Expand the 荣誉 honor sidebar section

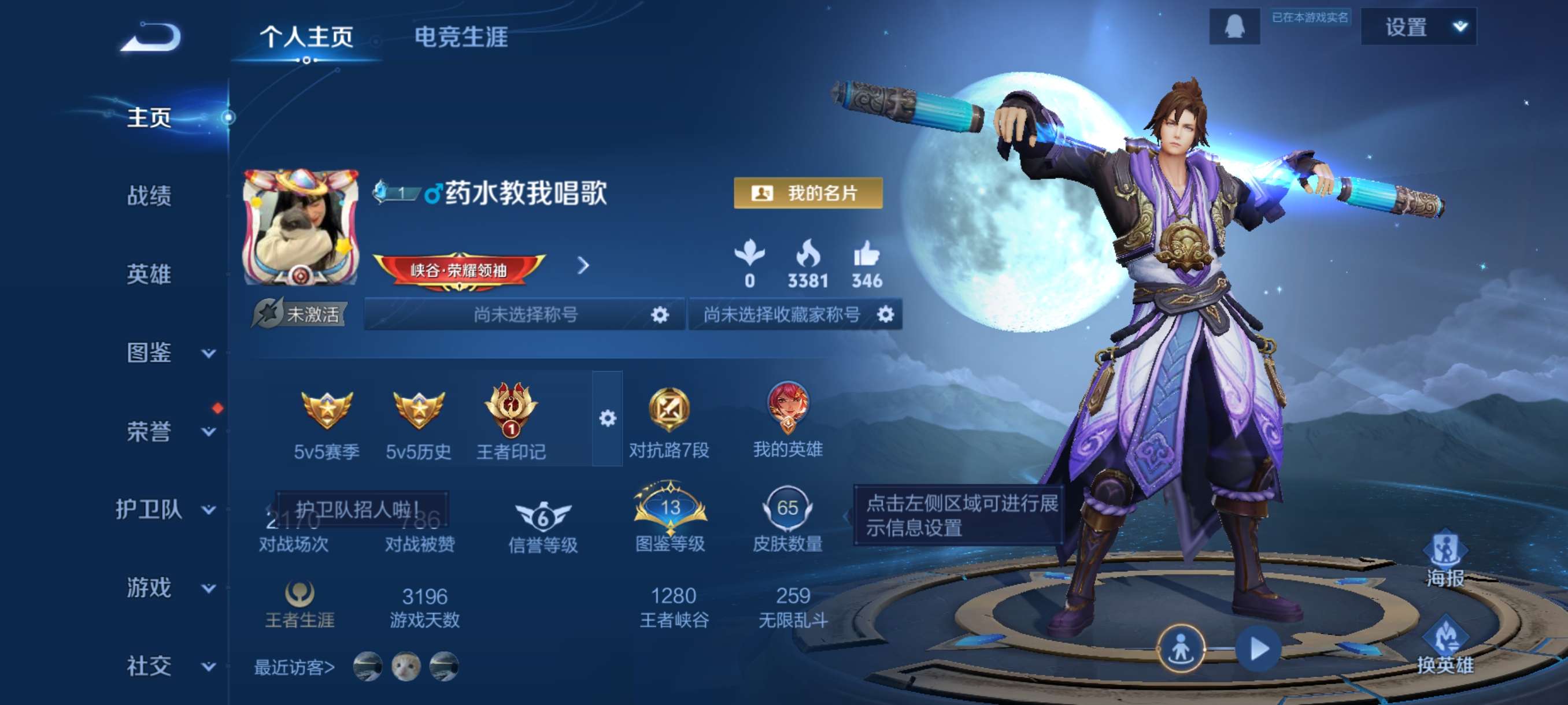point(149,432)
